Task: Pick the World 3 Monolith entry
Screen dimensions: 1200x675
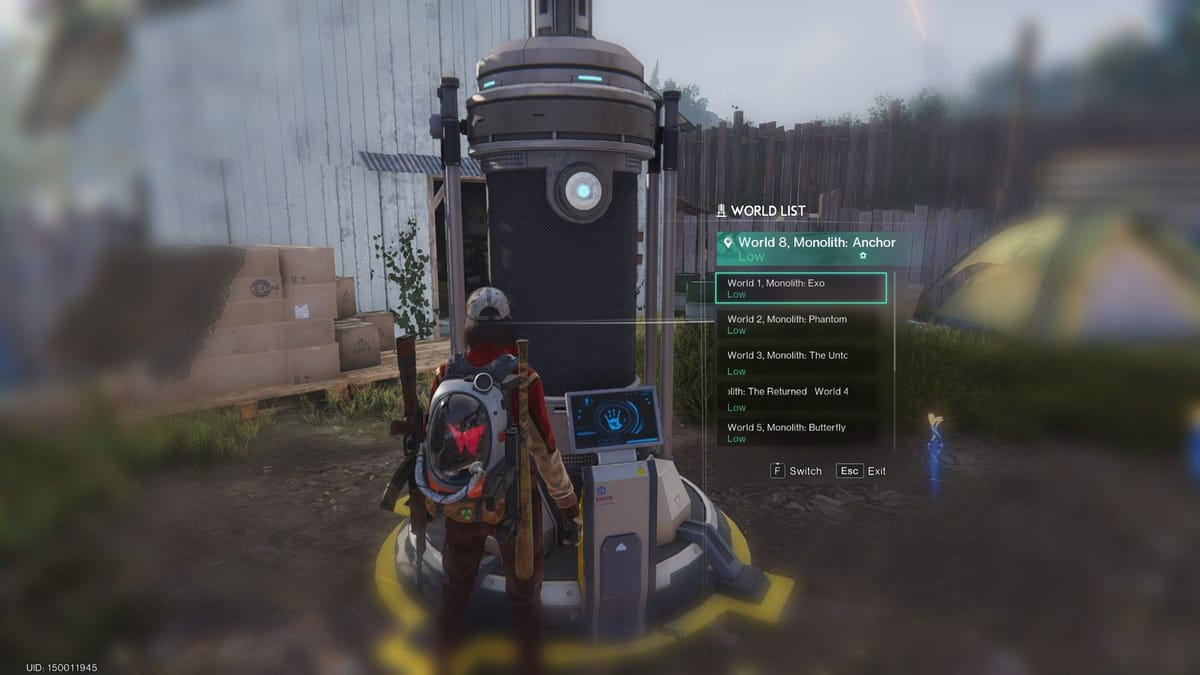Action: click(x=801, y=361)
